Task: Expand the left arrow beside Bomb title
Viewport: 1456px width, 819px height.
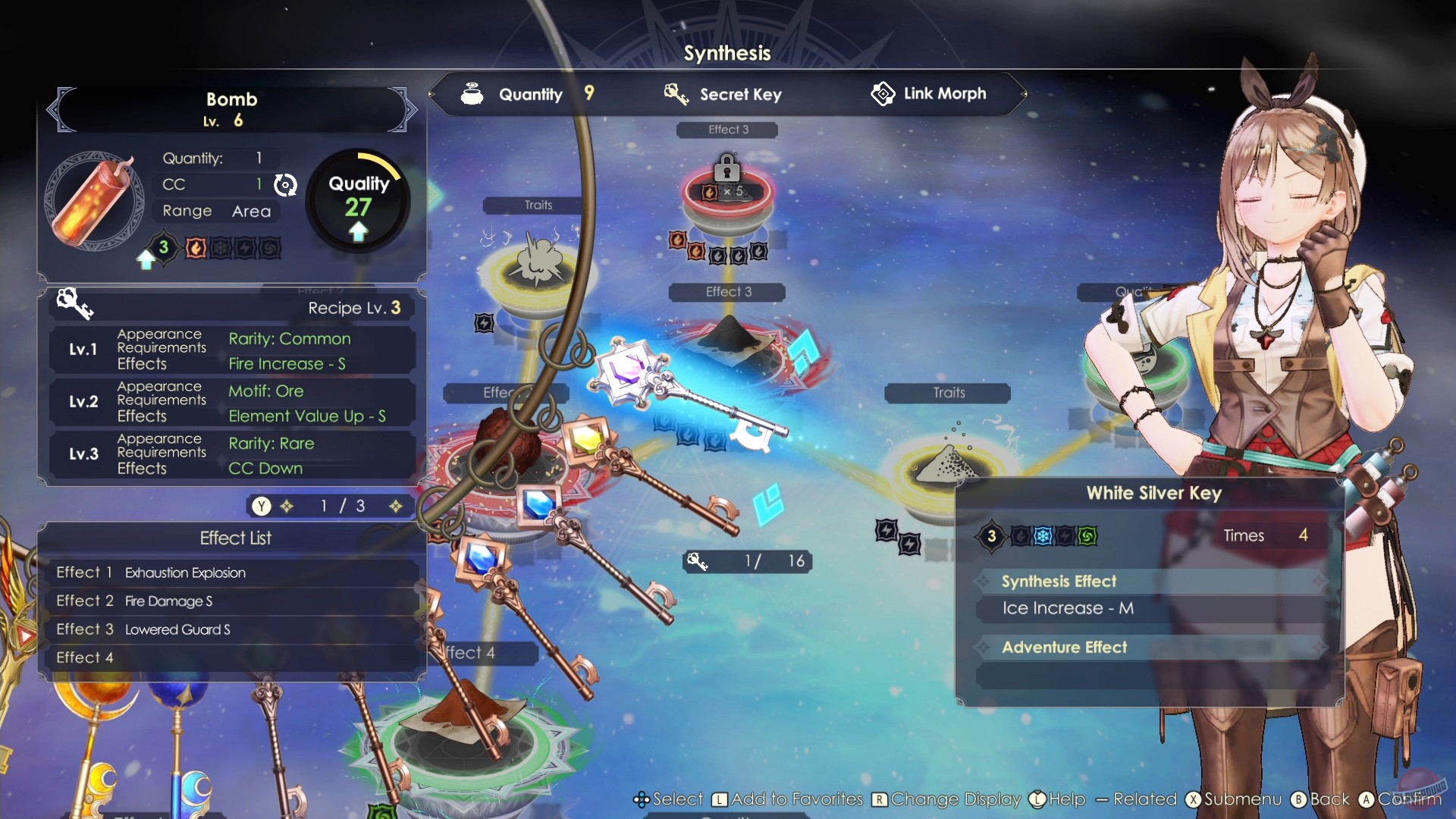Action: (x=57, y=110)
